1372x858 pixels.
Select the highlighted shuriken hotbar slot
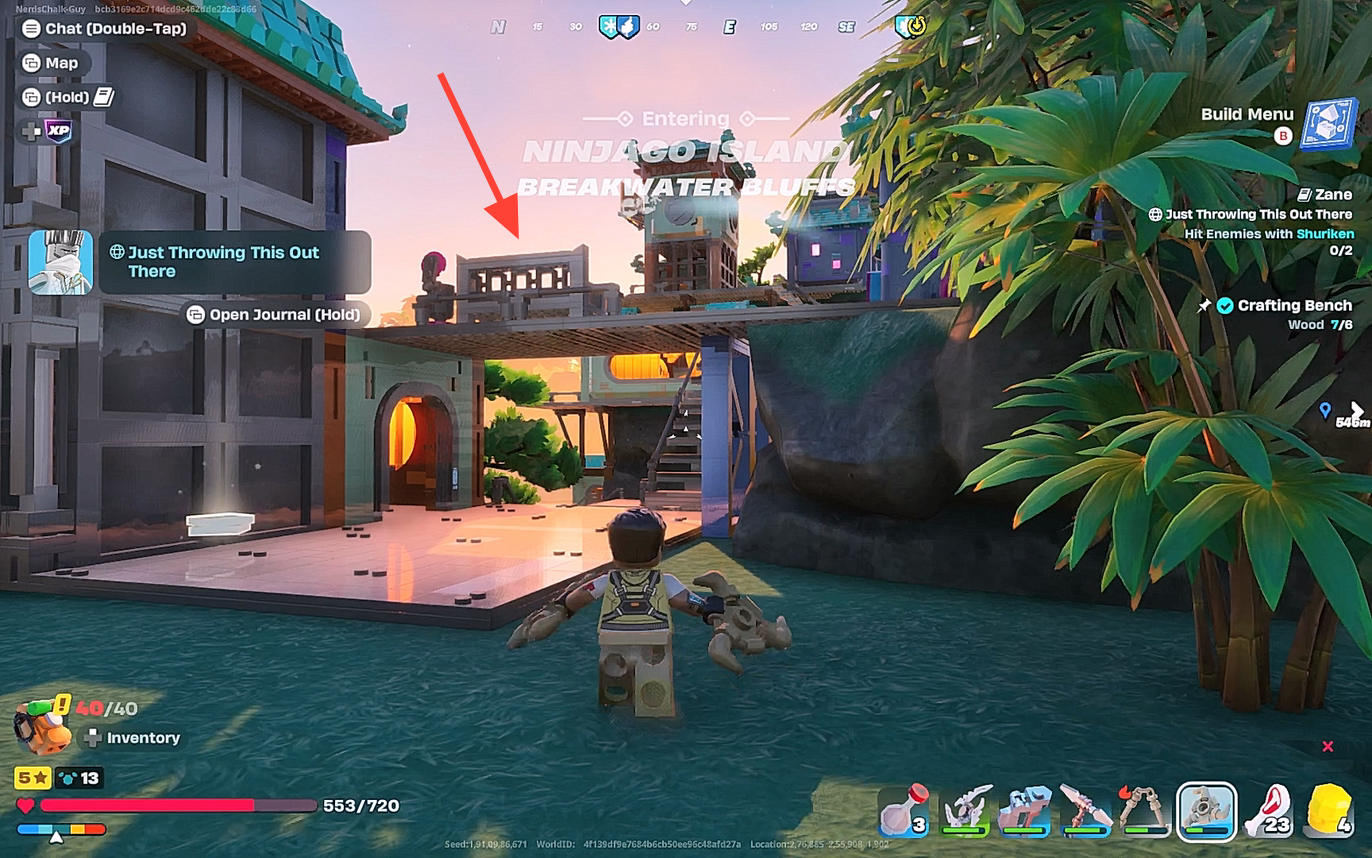point(1206,809)
